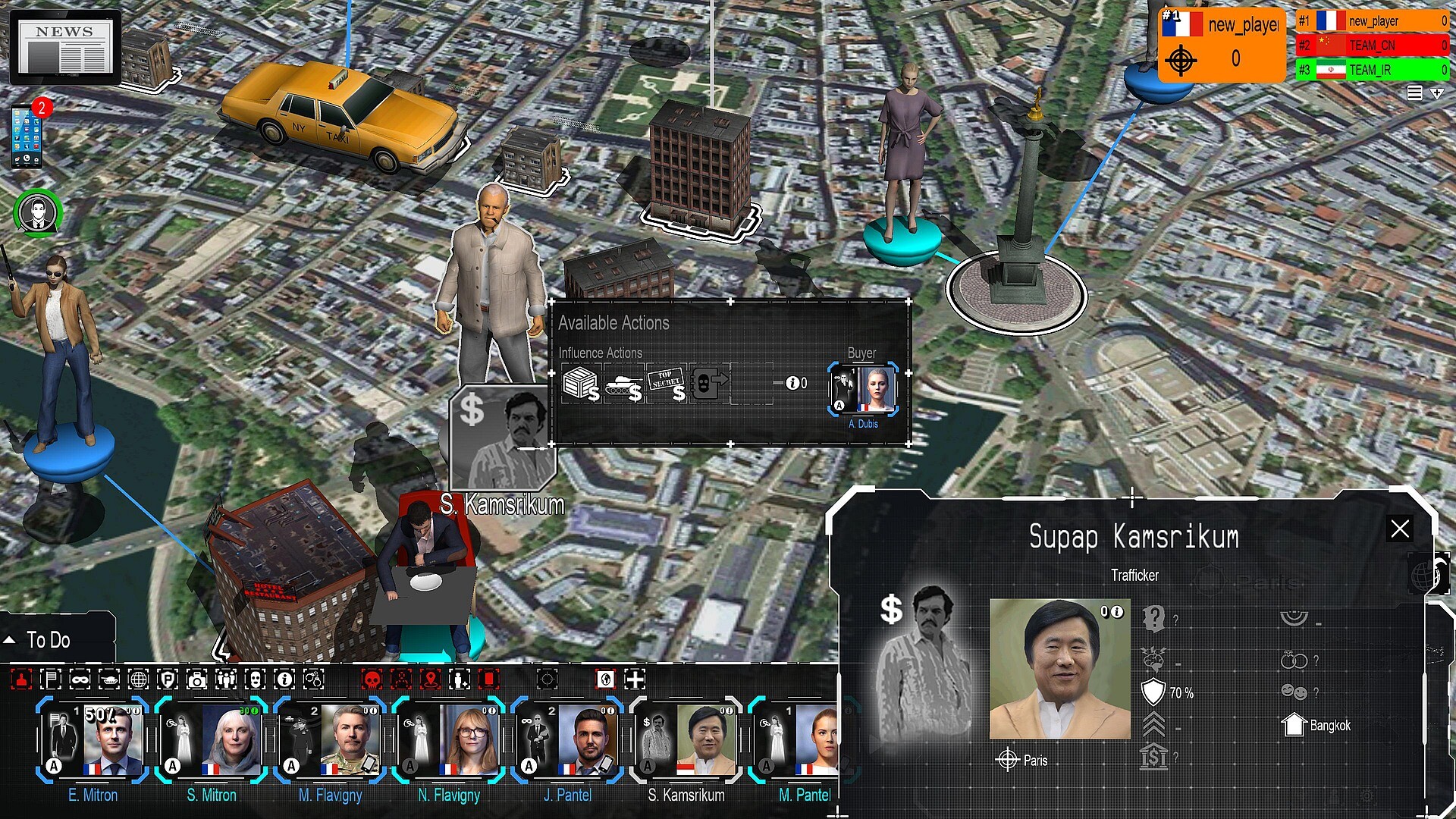Click the red skull elimination action icon
The height and width of the screenshot is (819, 1456).
[x=371, y=680]
